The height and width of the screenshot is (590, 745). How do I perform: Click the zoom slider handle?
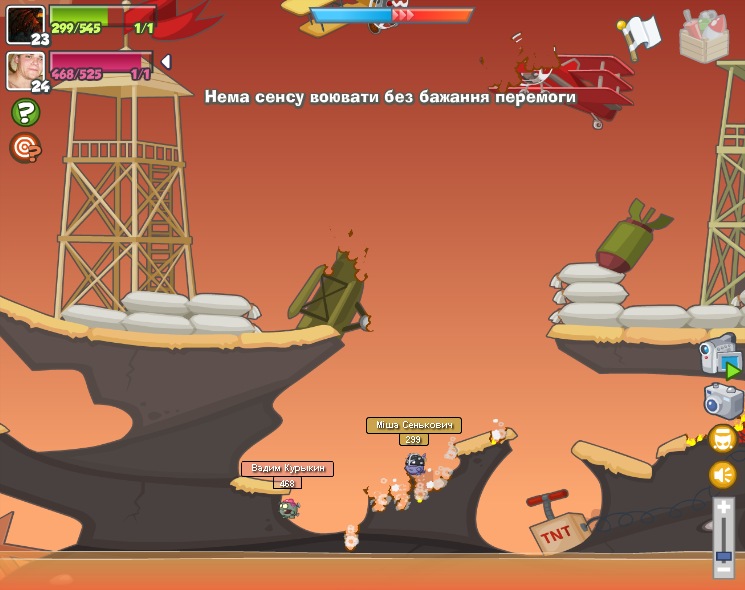click(x=724, y=554)
